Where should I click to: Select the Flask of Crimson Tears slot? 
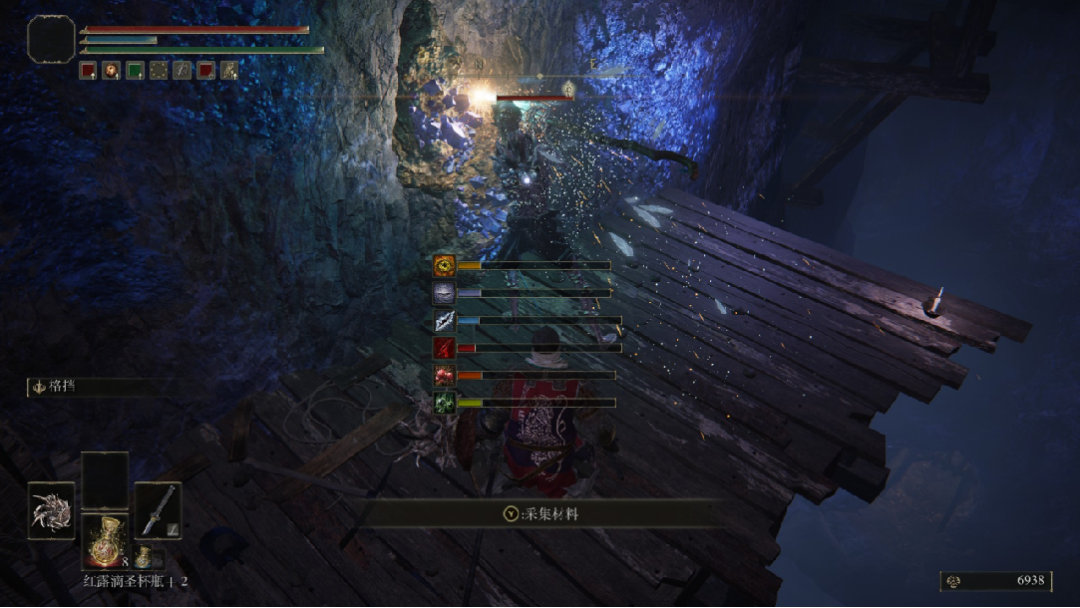(x=104, y=540)
